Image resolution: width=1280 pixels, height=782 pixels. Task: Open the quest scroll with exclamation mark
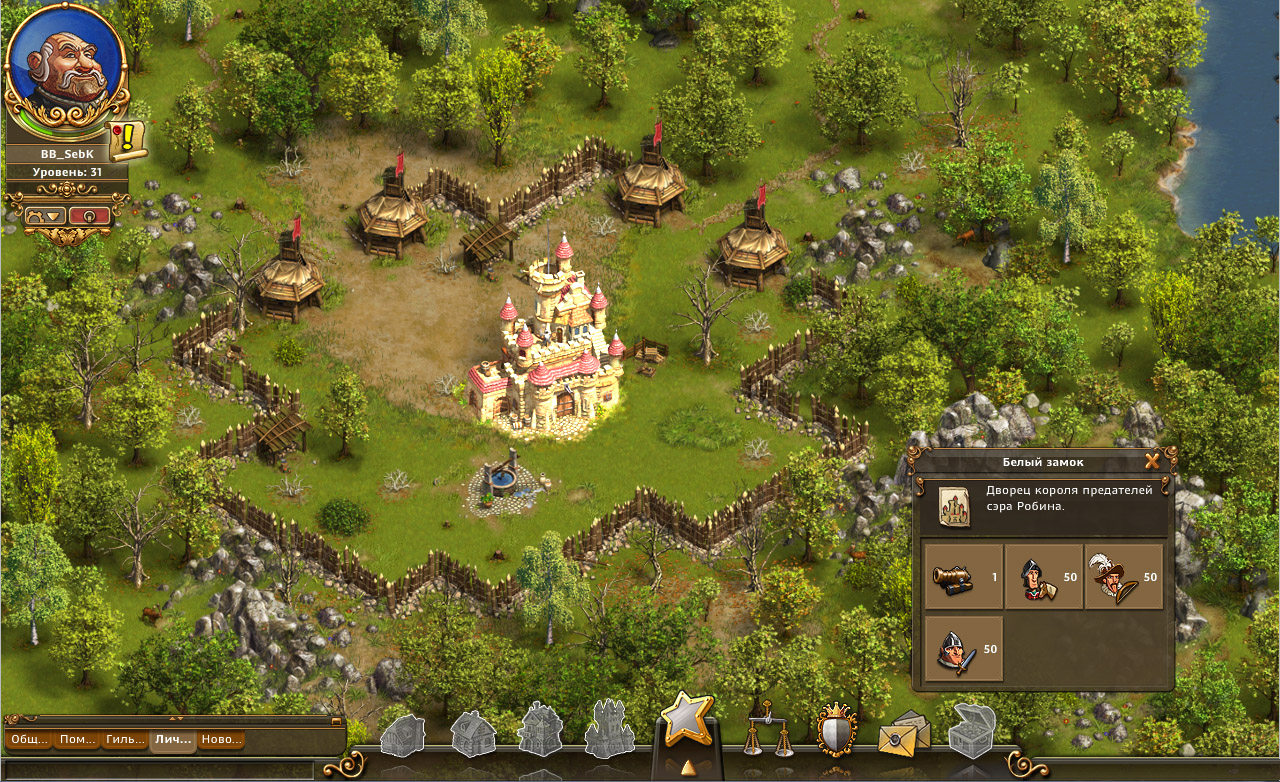tap(127, 141)
